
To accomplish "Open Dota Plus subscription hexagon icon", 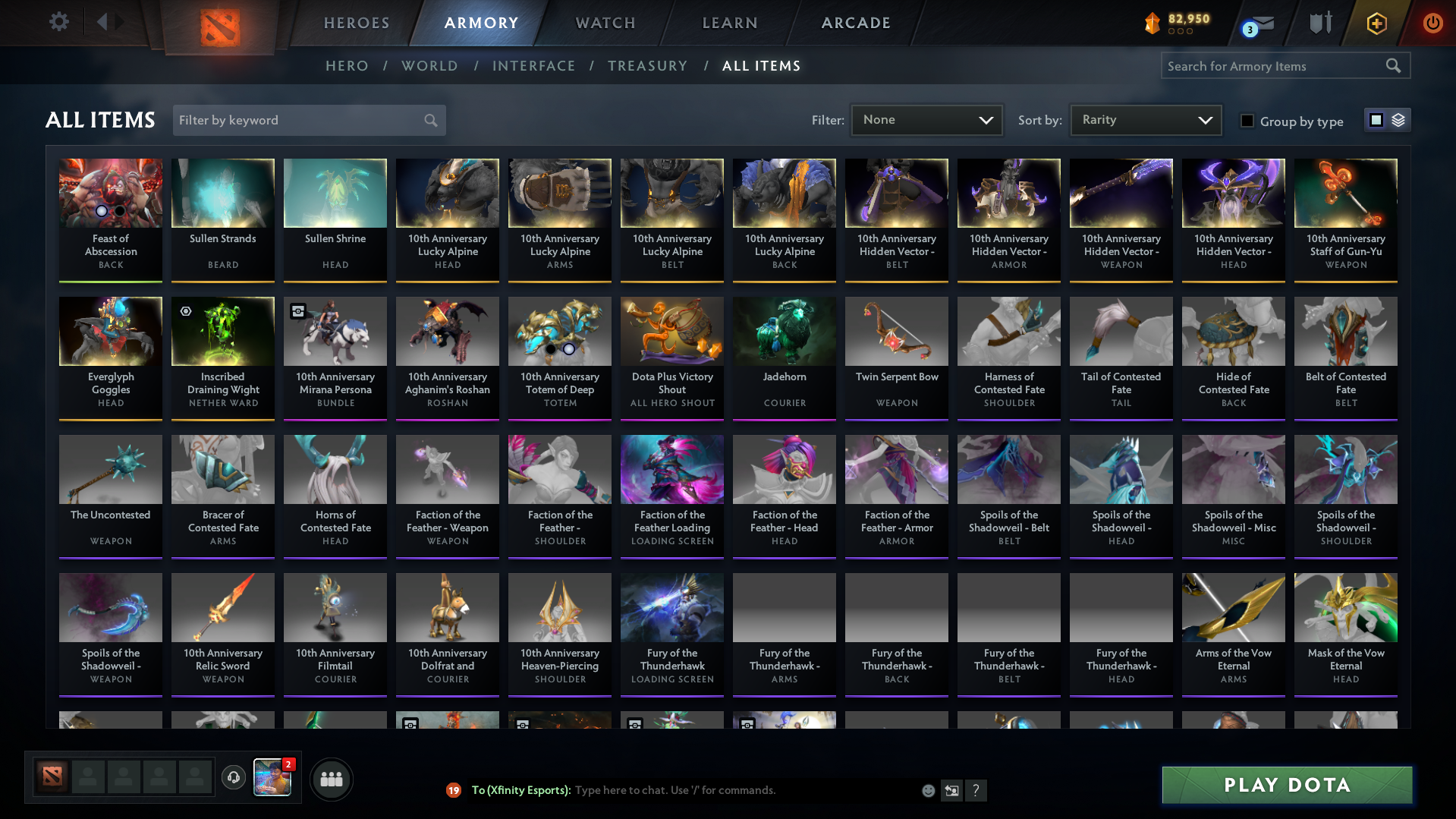I will 1376,24.
